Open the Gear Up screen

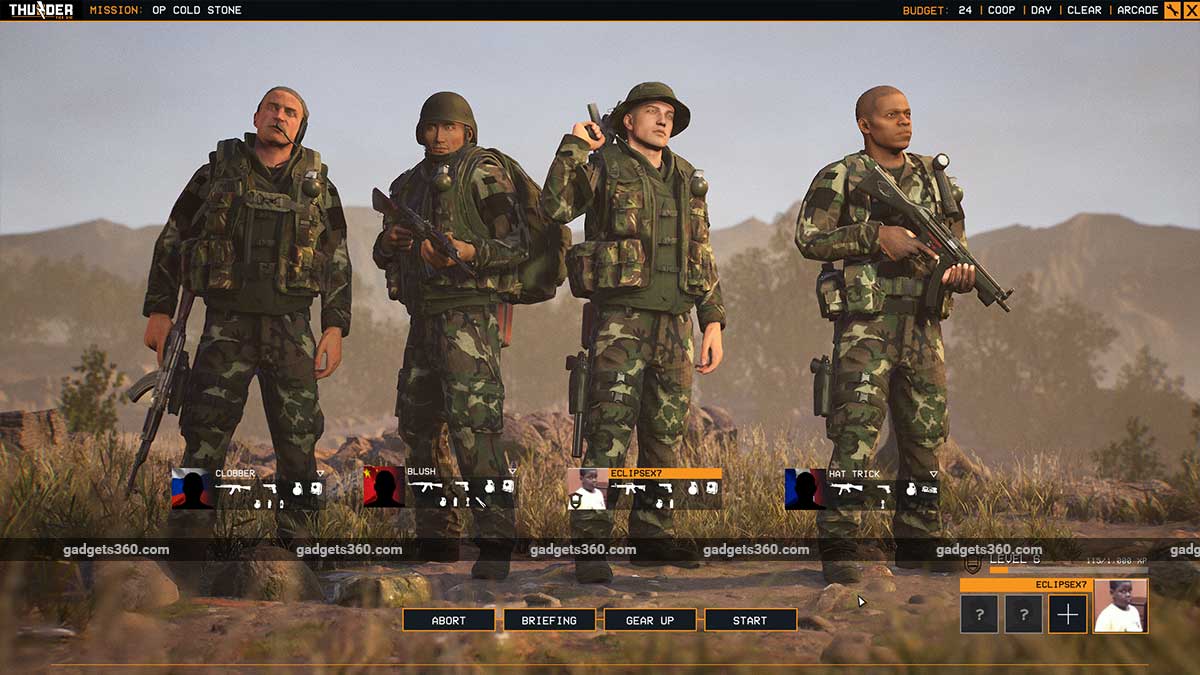click(x=650, y=620)
